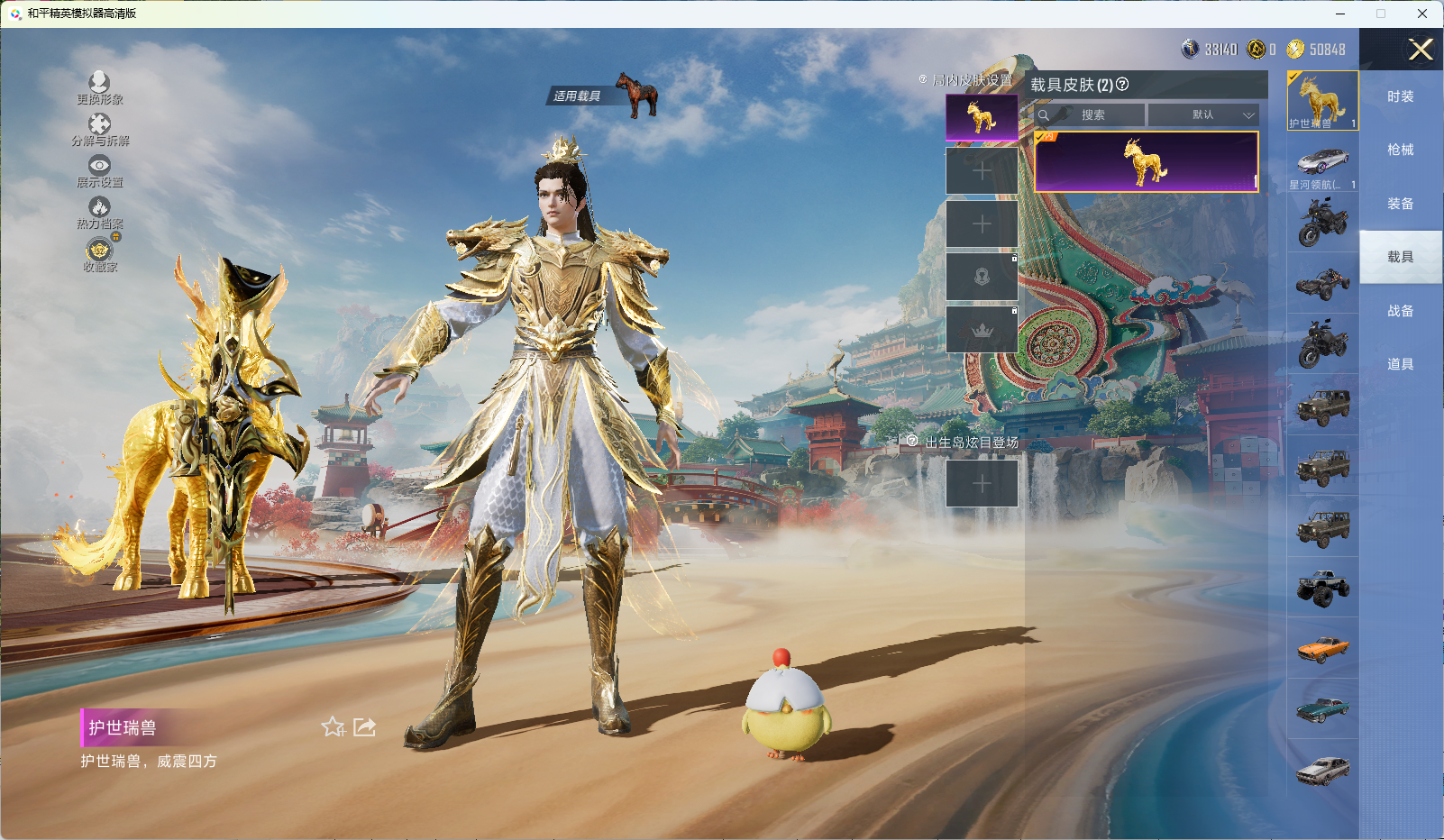Select the 装备 tab

click(1400, 204)
